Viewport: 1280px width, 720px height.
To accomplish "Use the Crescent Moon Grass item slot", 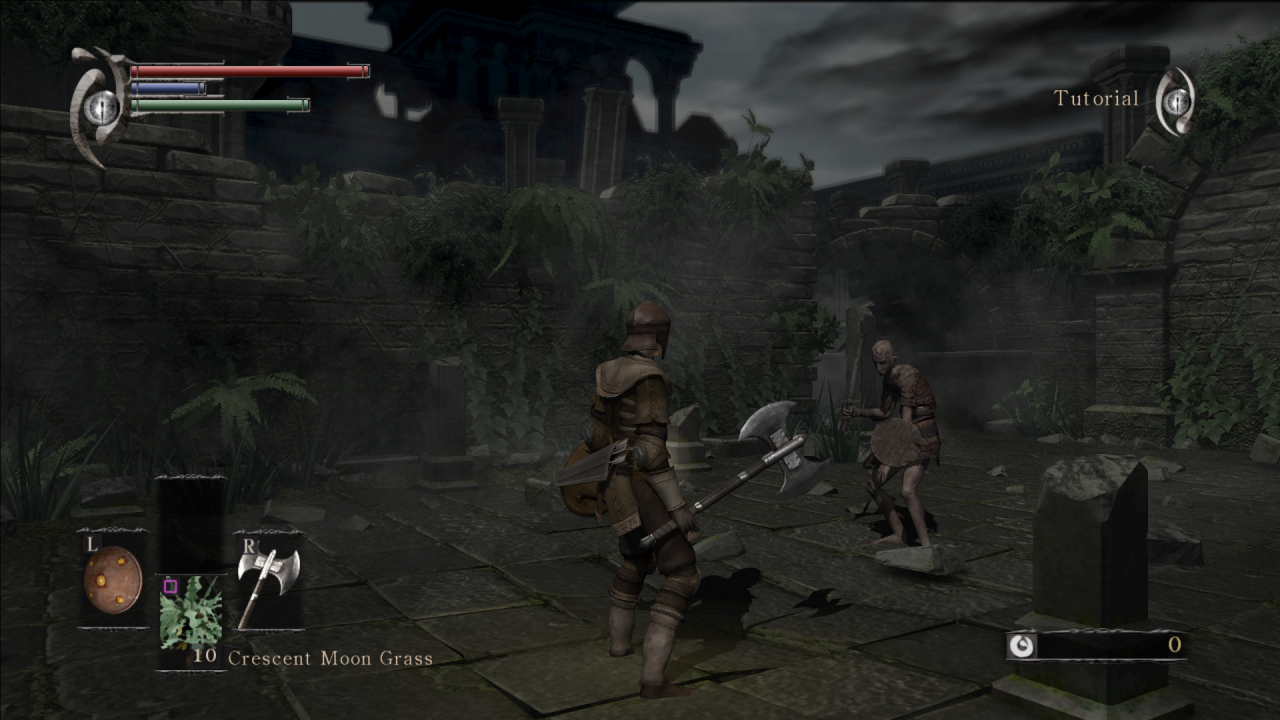I will click(192, 611).
